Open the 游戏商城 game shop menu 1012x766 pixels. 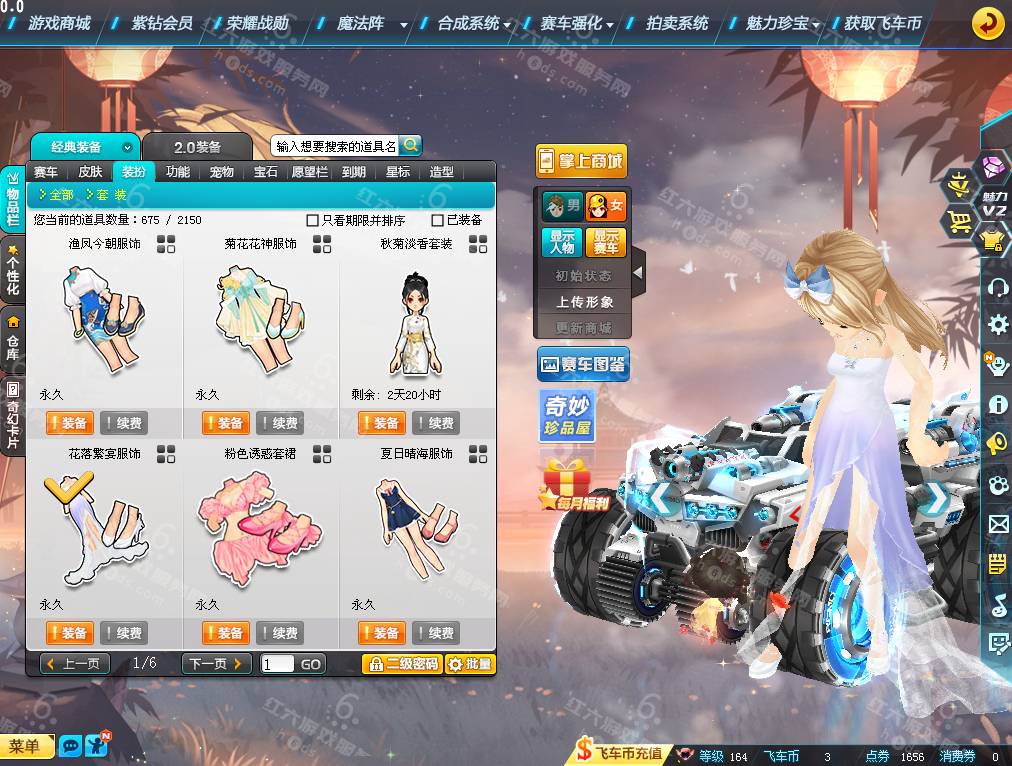58,23
